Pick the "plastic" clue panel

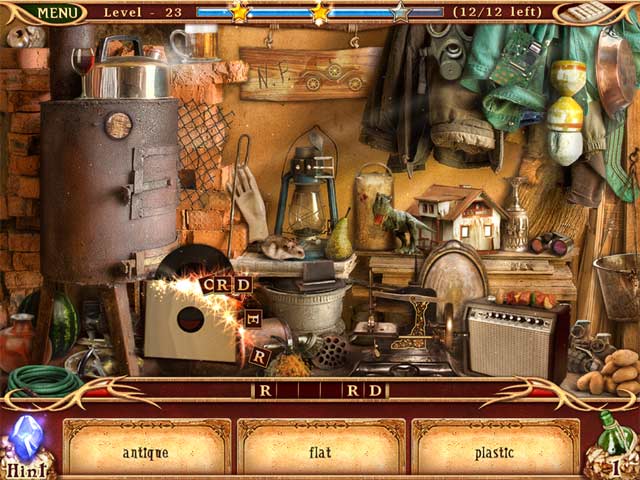[494, 452]
